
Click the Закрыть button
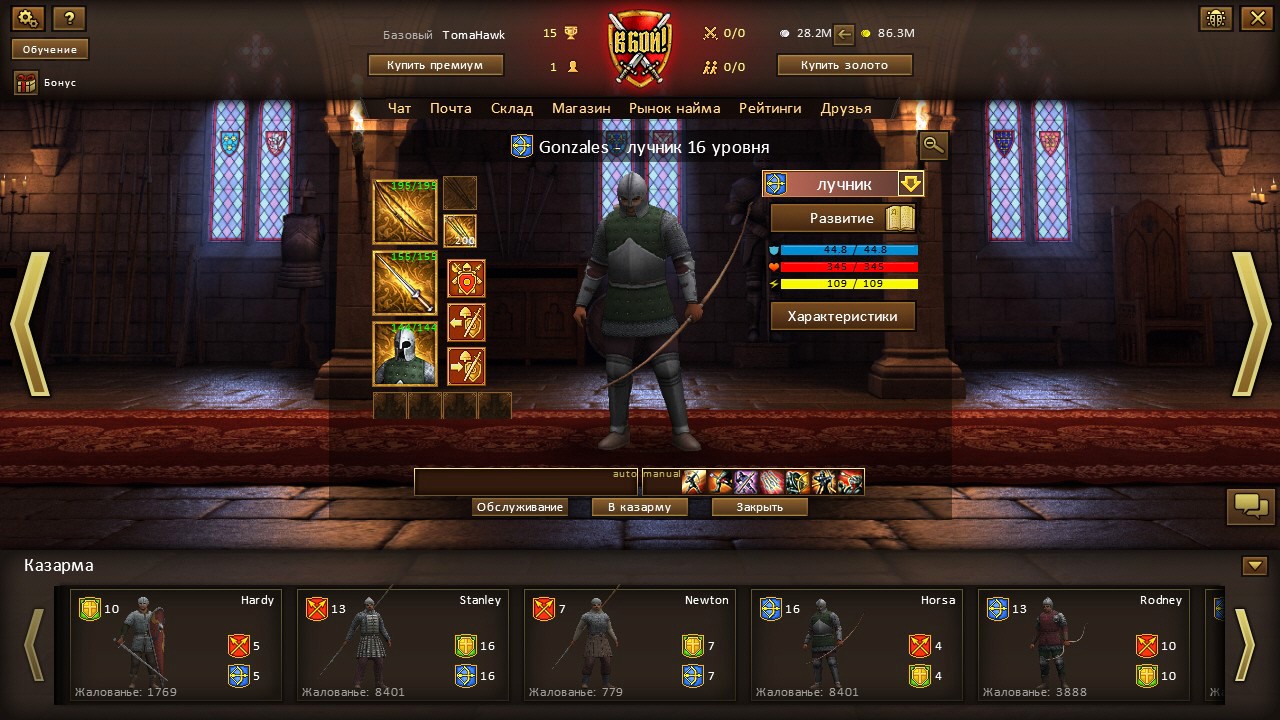(760, 507)
